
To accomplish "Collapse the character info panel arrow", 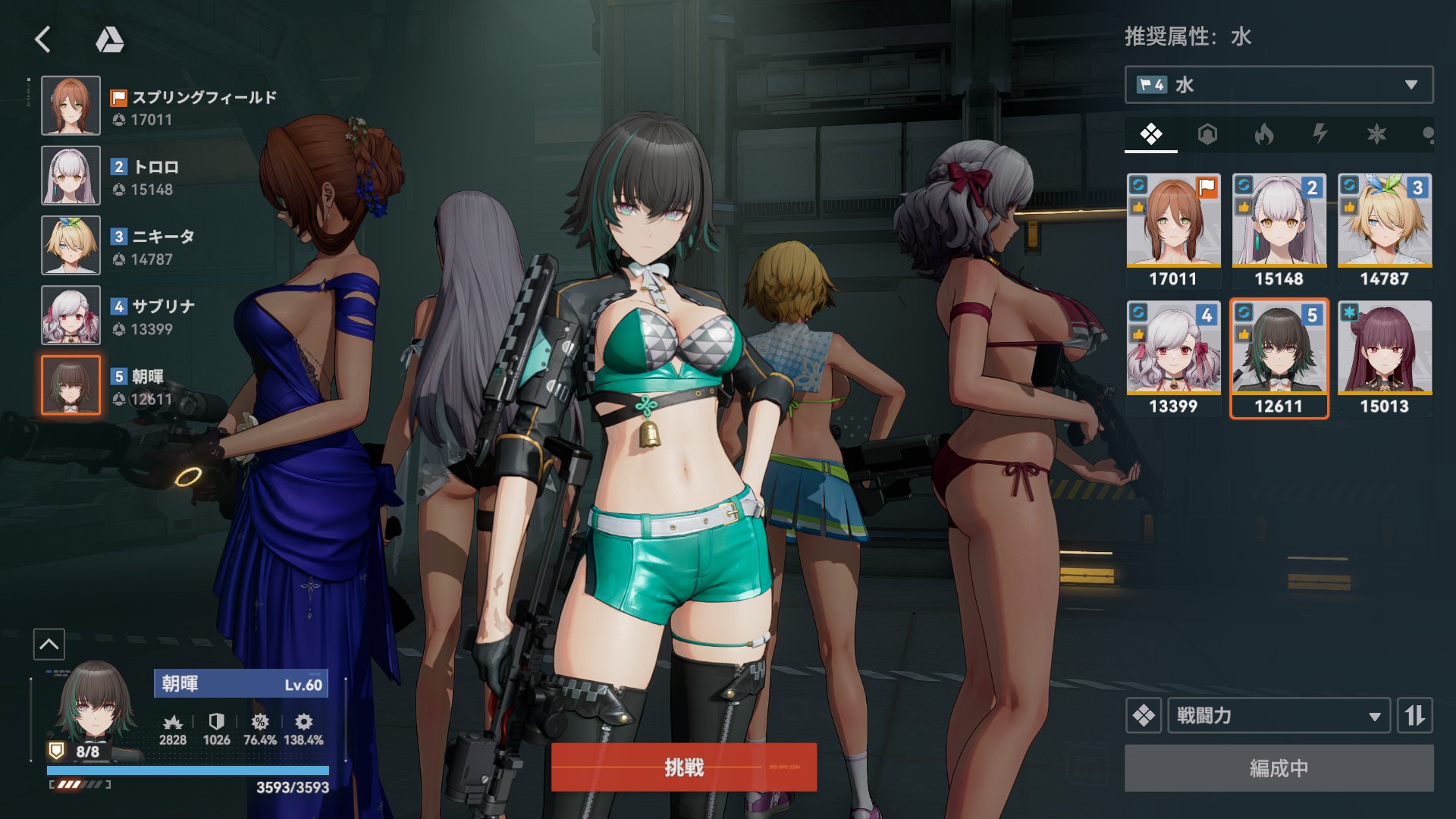I will [x=49, y=645].
